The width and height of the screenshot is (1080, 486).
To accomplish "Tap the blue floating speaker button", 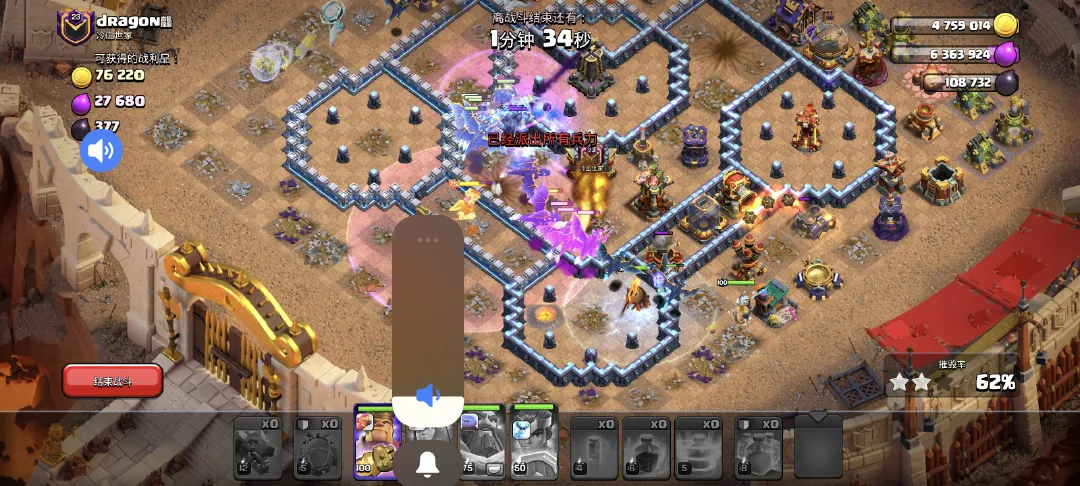I will (x=101, y=151).
